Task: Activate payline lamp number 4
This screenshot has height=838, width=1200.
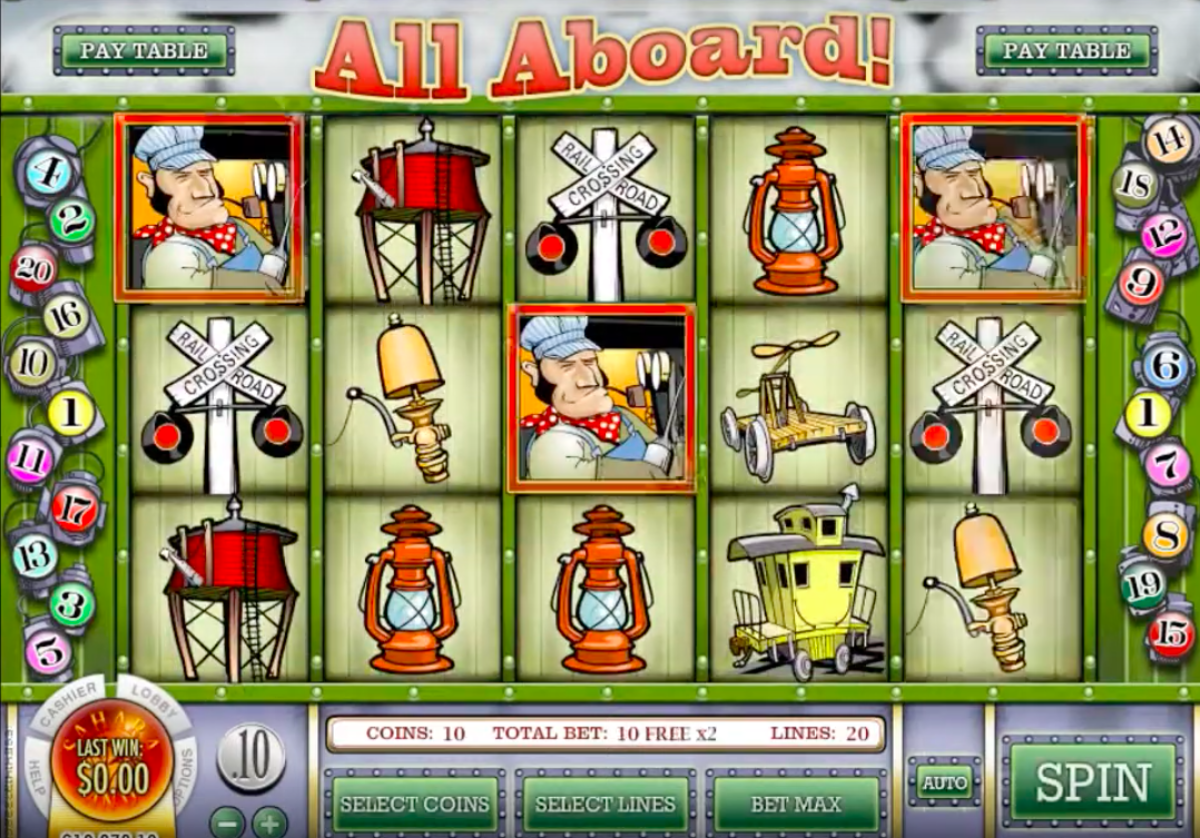Action: 47,171
